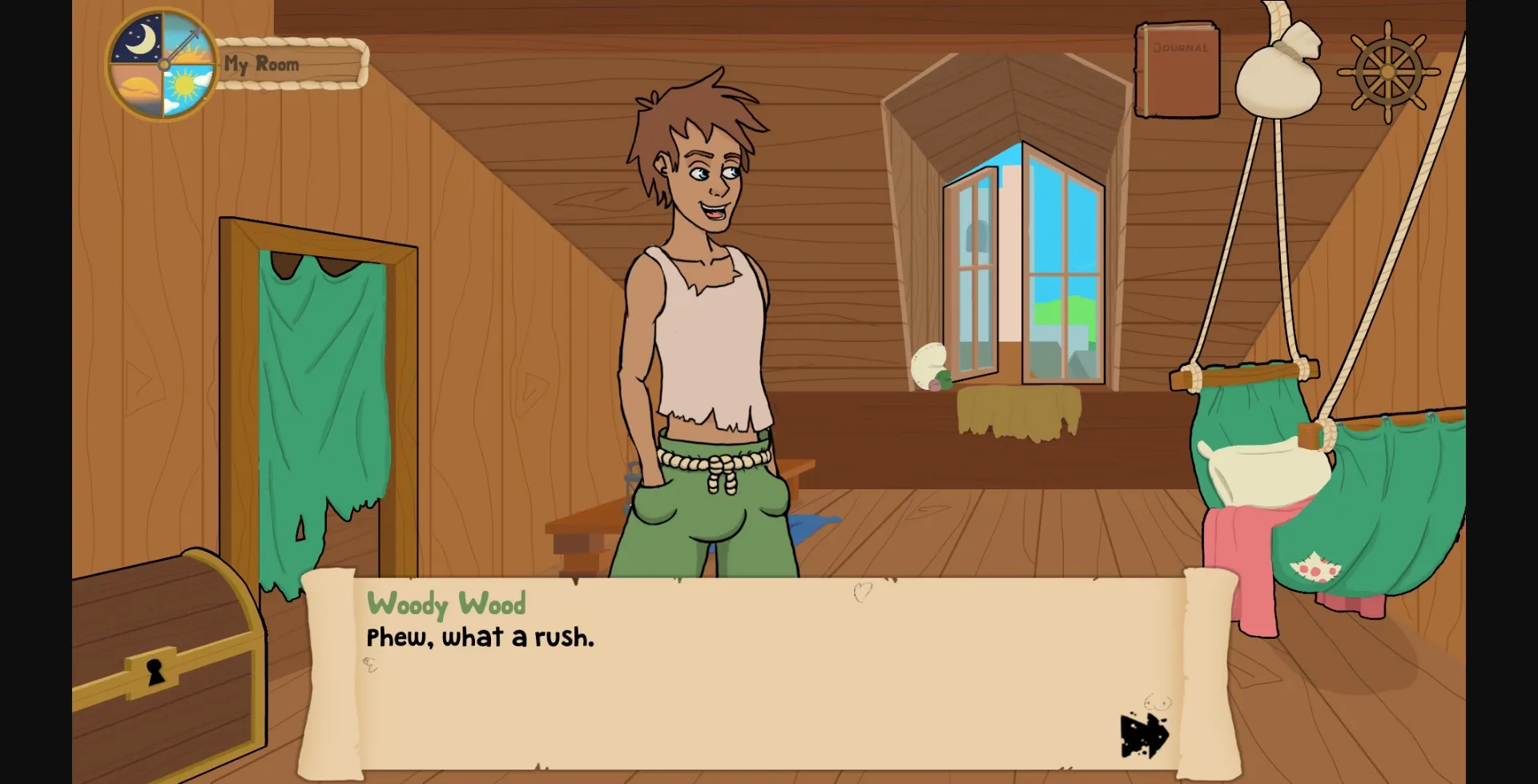
Task: Click the dialogue text to continue
Action: point(479,637)
